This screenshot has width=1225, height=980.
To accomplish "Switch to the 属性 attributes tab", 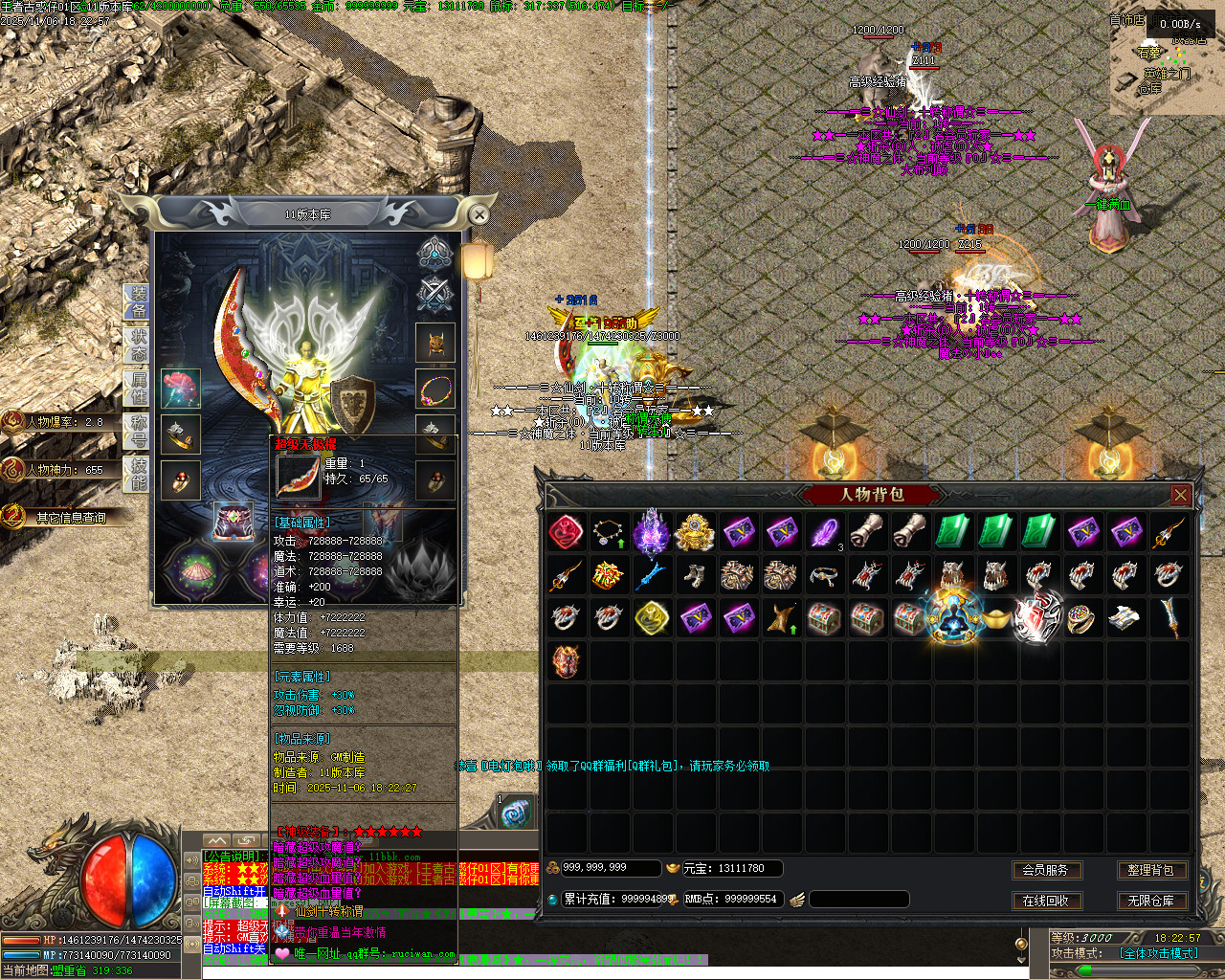I will [x=138, y=387].
